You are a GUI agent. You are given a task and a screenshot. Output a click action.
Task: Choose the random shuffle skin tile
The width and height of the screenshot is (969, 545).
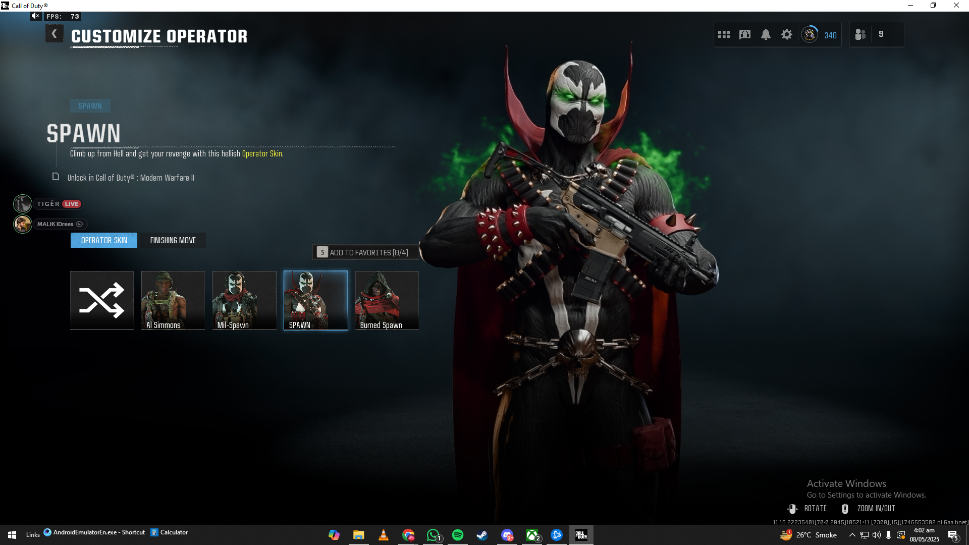point(102,300)
